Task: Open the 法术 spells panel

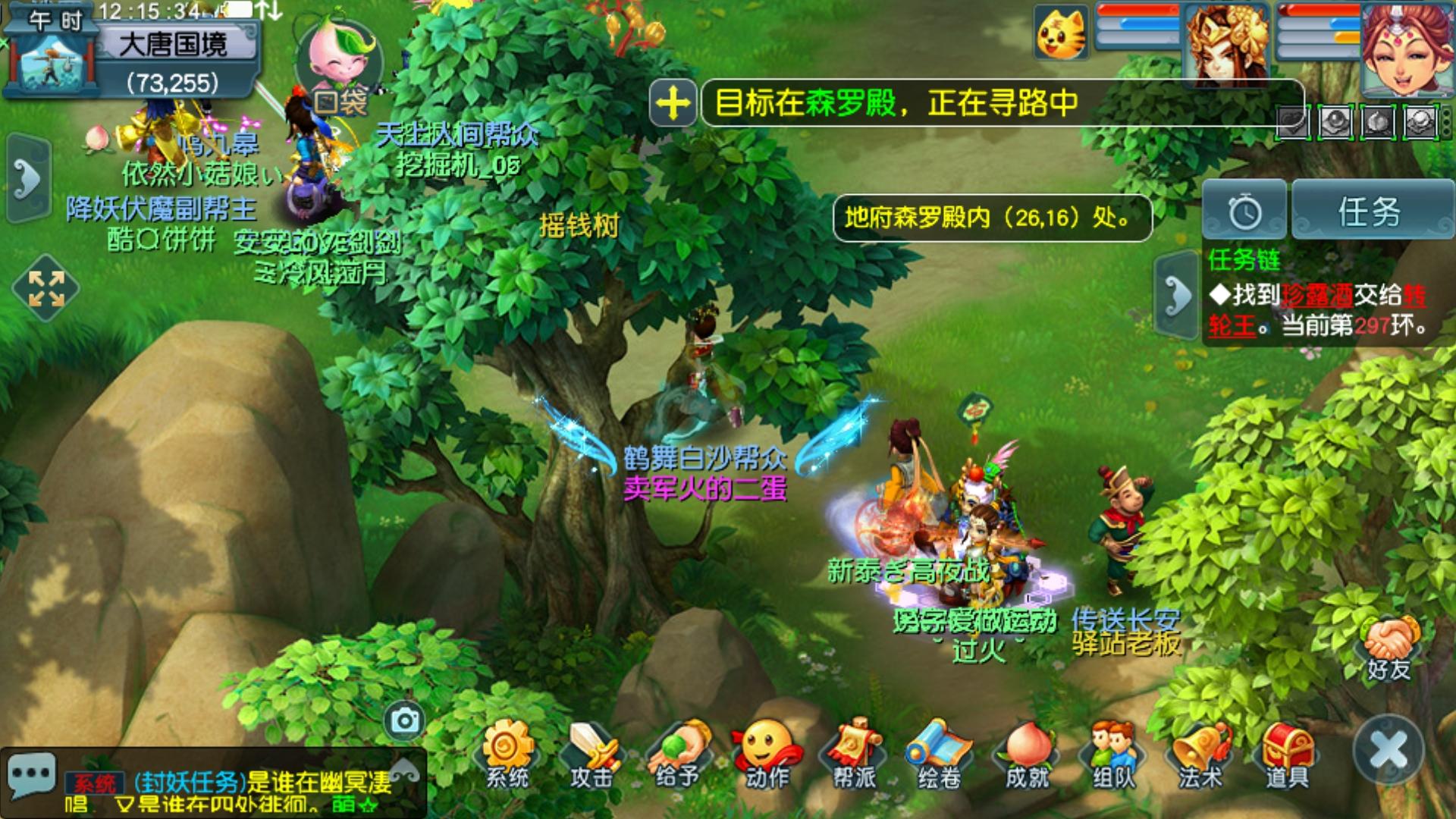Action: click(x=1200, y=753)
